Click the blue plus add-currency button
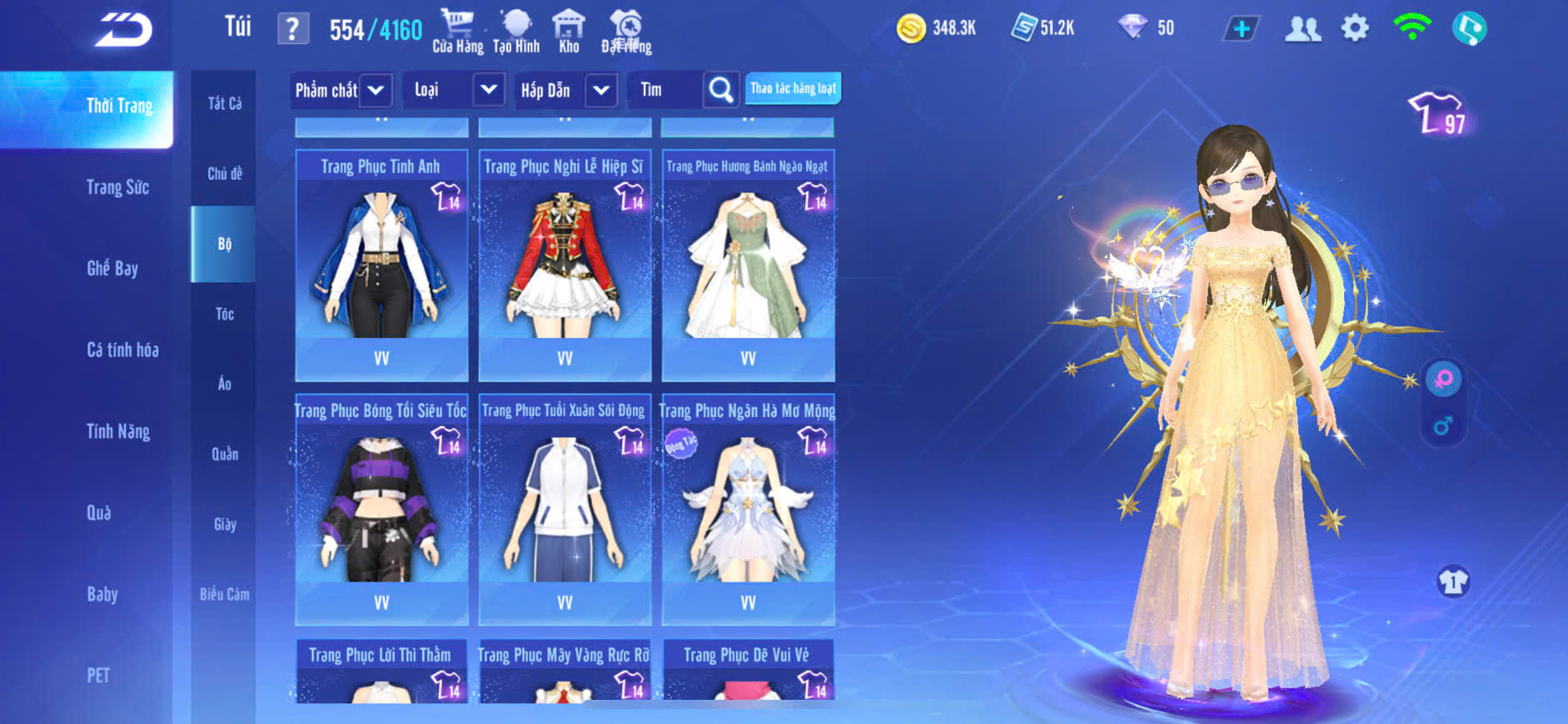The height and width of the screenshot is (724, 1568). pyautogui.click(x=1241, y=29)
